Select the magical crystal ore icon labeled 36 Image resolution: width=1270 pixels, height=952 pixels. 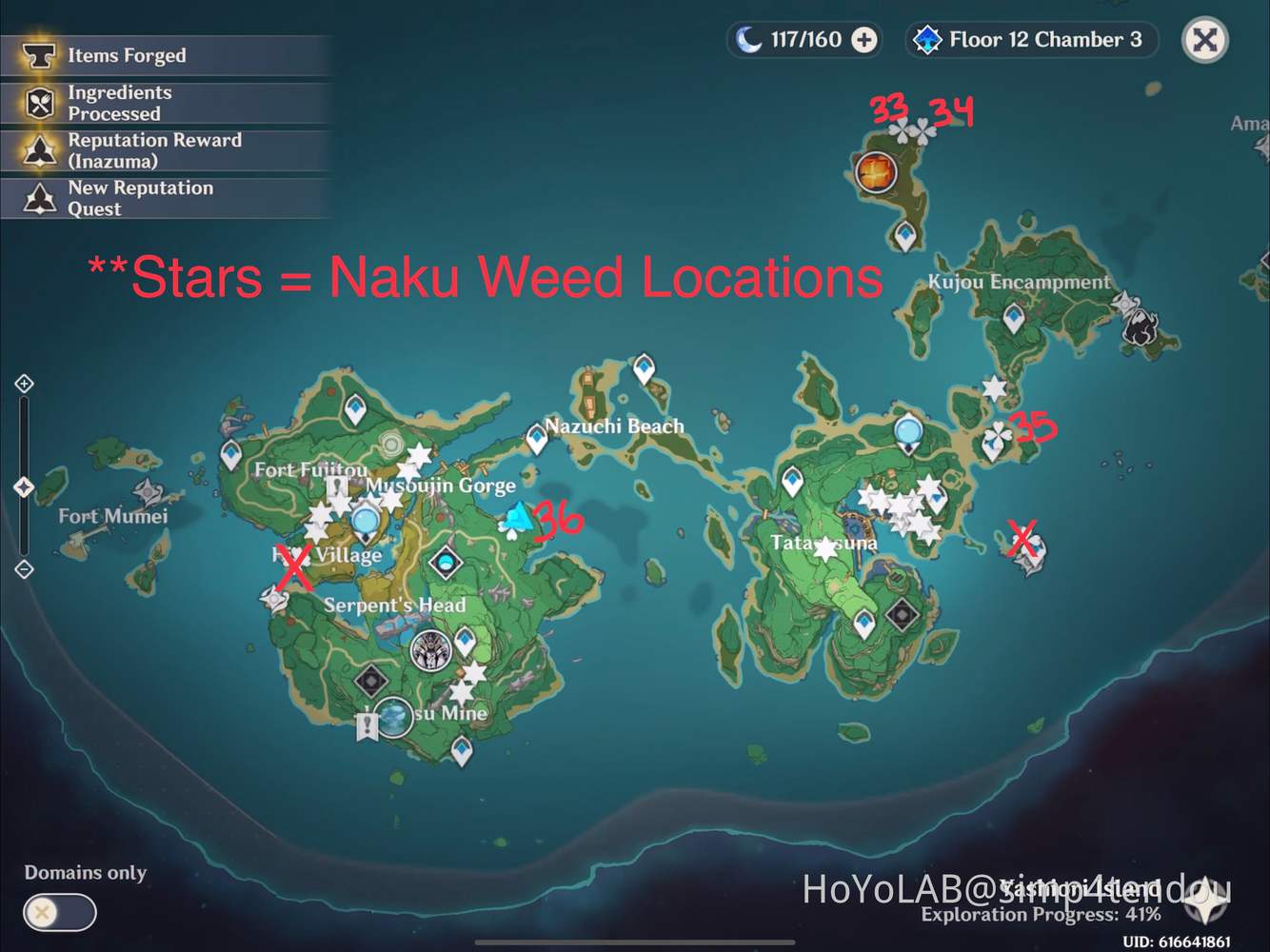(x=517, y=519)
